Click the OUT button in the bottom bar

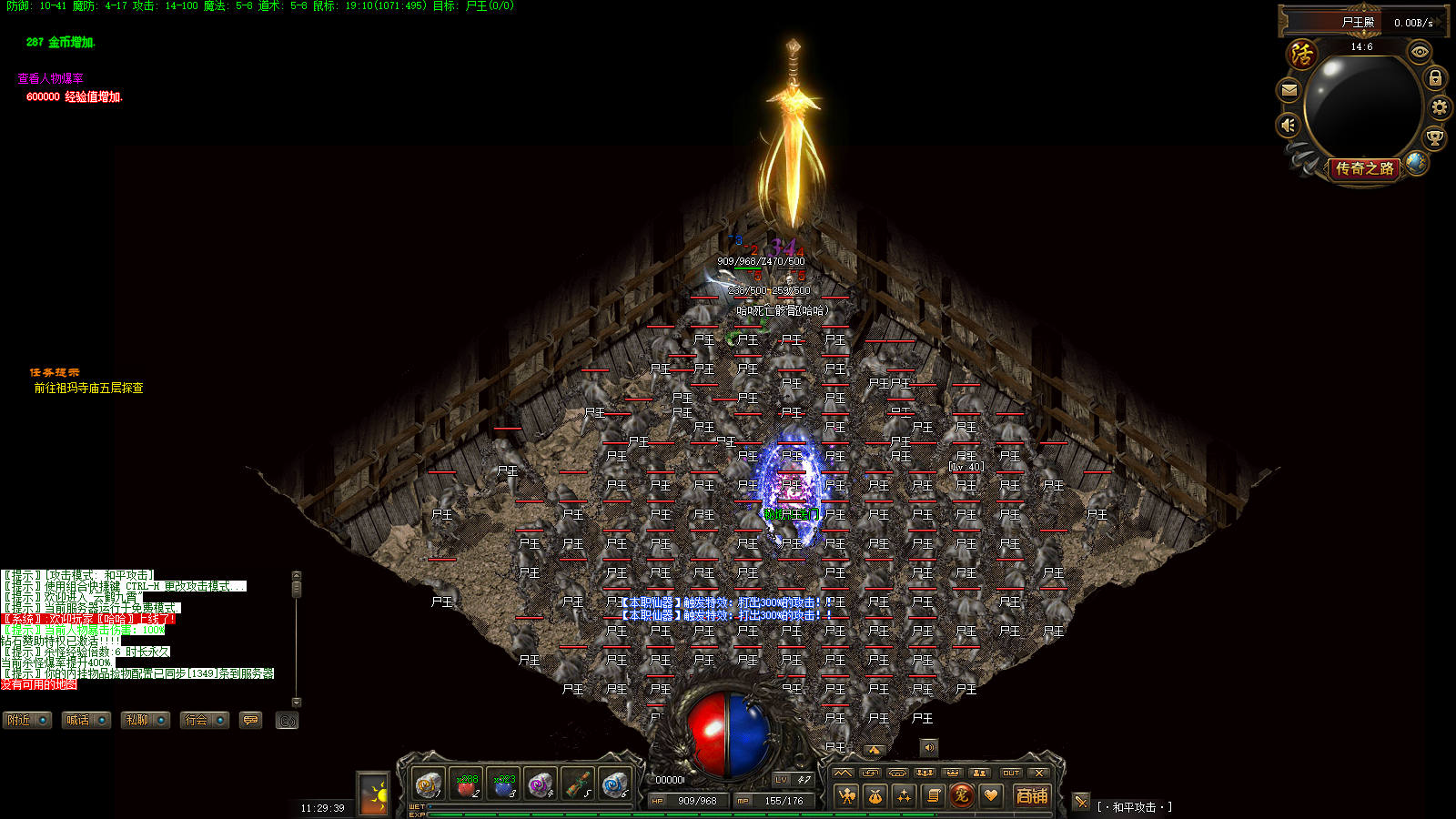pyautogui.click(x=1011, y=773)
